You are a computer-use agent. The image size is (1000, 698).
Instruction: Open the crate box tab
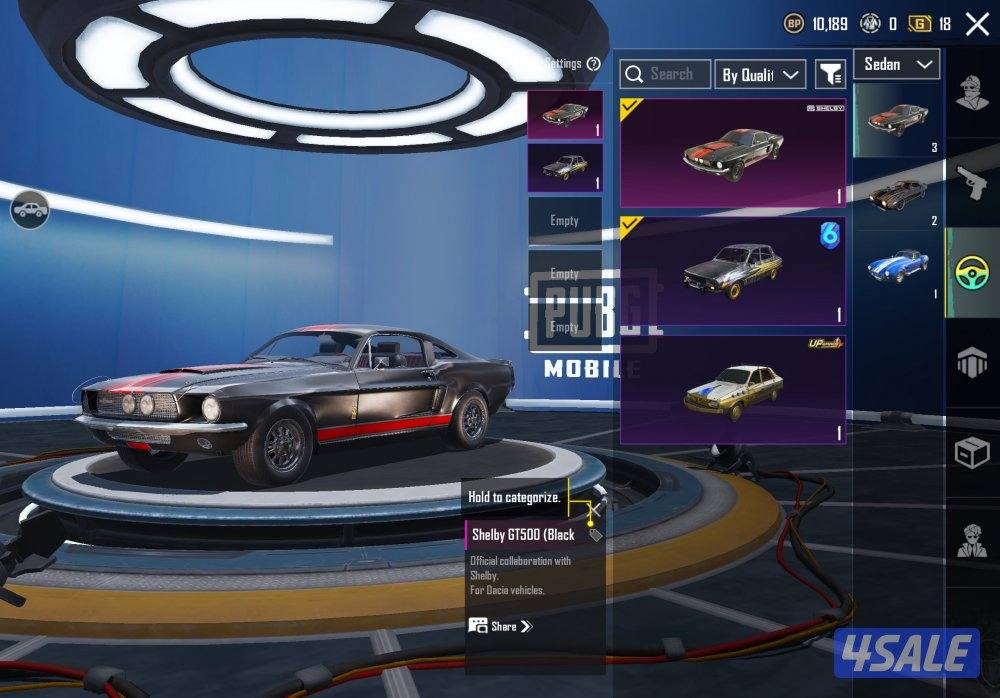pos(972,453)
